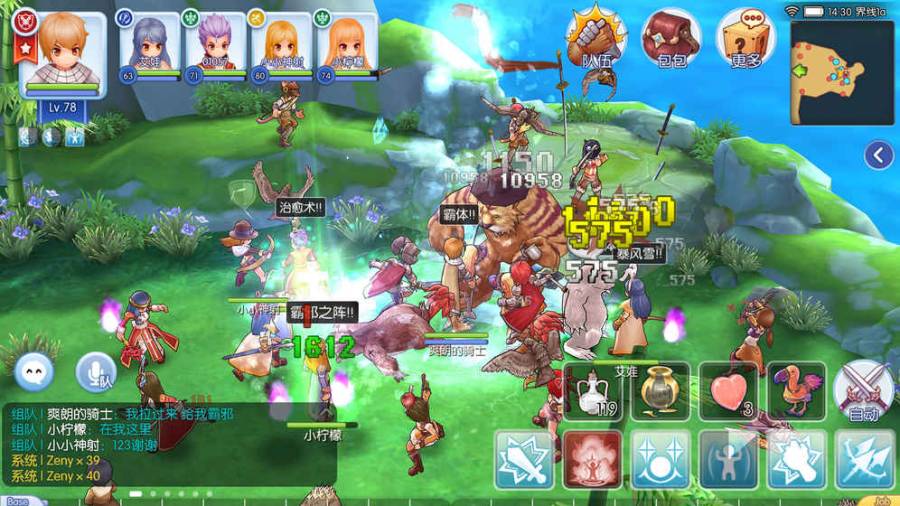
Task: Activate the shielded figure skill
Action: pos(729,459)
